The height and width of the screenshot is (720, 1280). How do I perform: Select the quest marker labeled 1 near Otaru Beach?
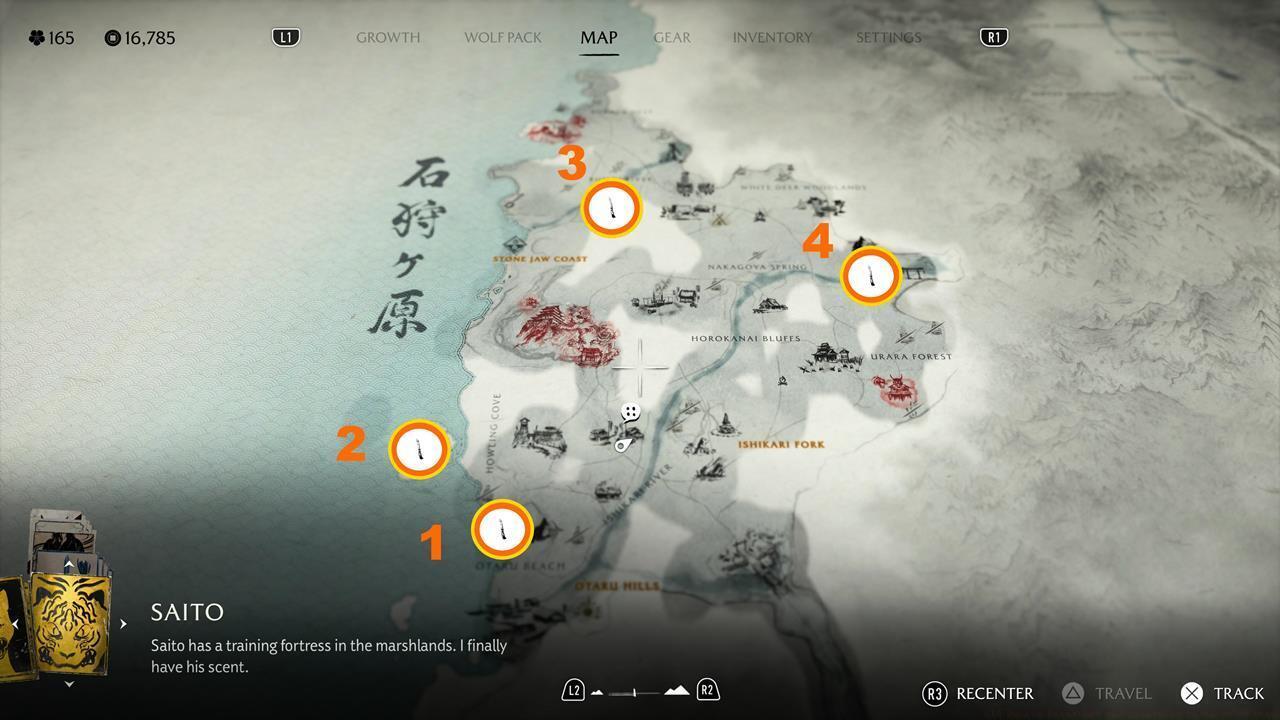point(503,530)
